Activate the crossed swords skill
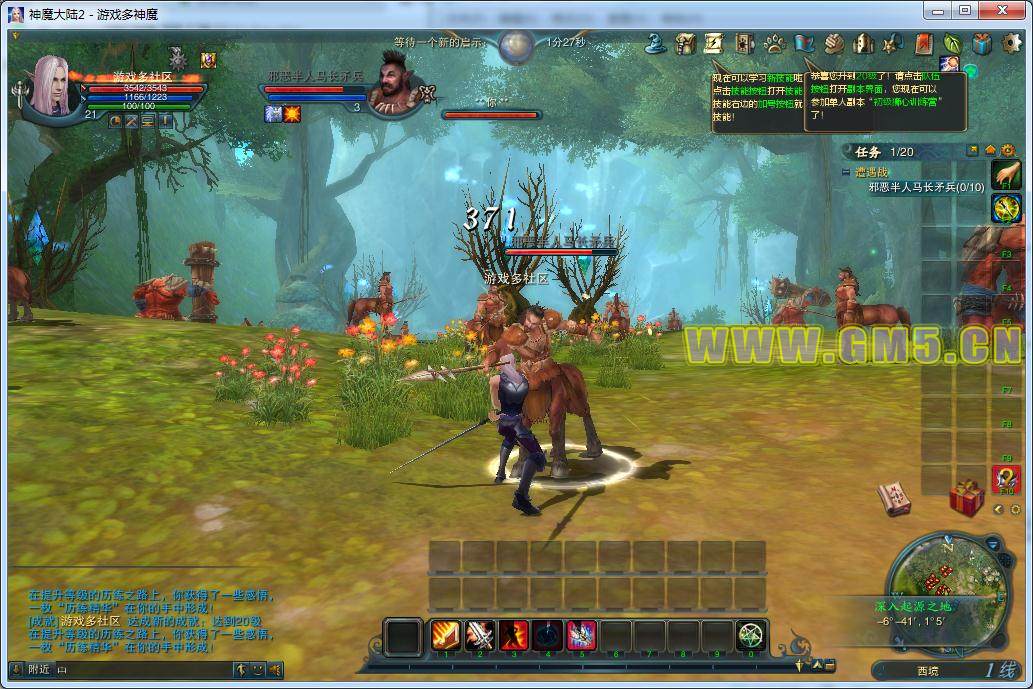This screenshot has width=1033, height=689. [480, 635]
